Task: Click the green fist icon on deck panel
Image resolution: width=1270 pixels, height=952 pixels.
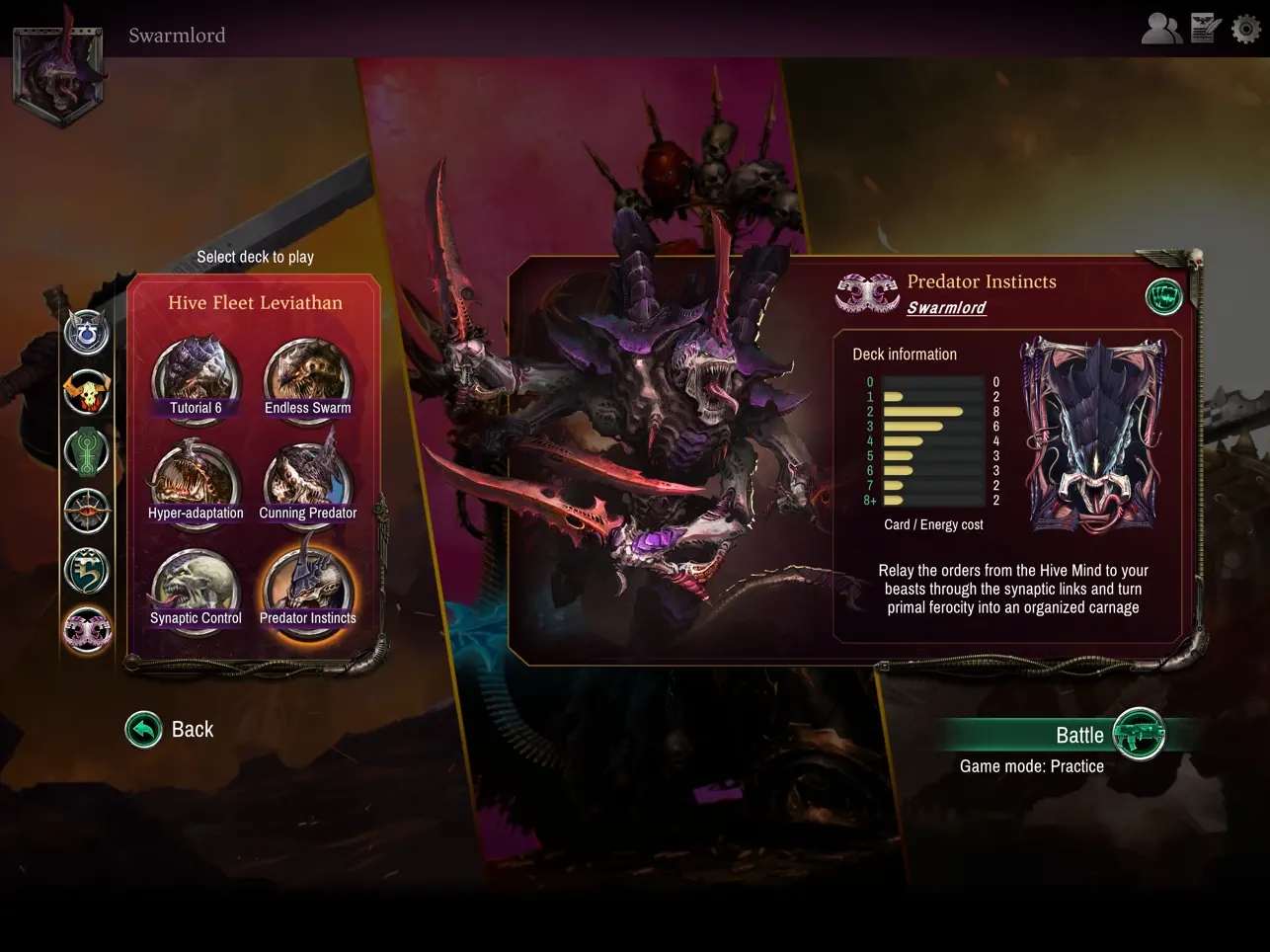Action: coord(1163,296)
